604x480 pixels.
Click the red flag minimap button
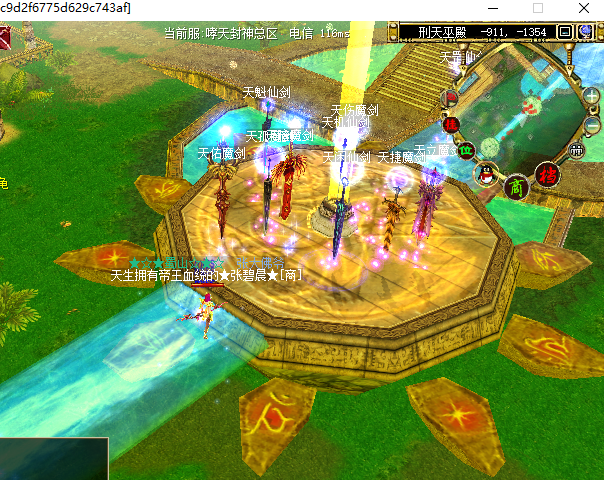click(x=451, y=98)
